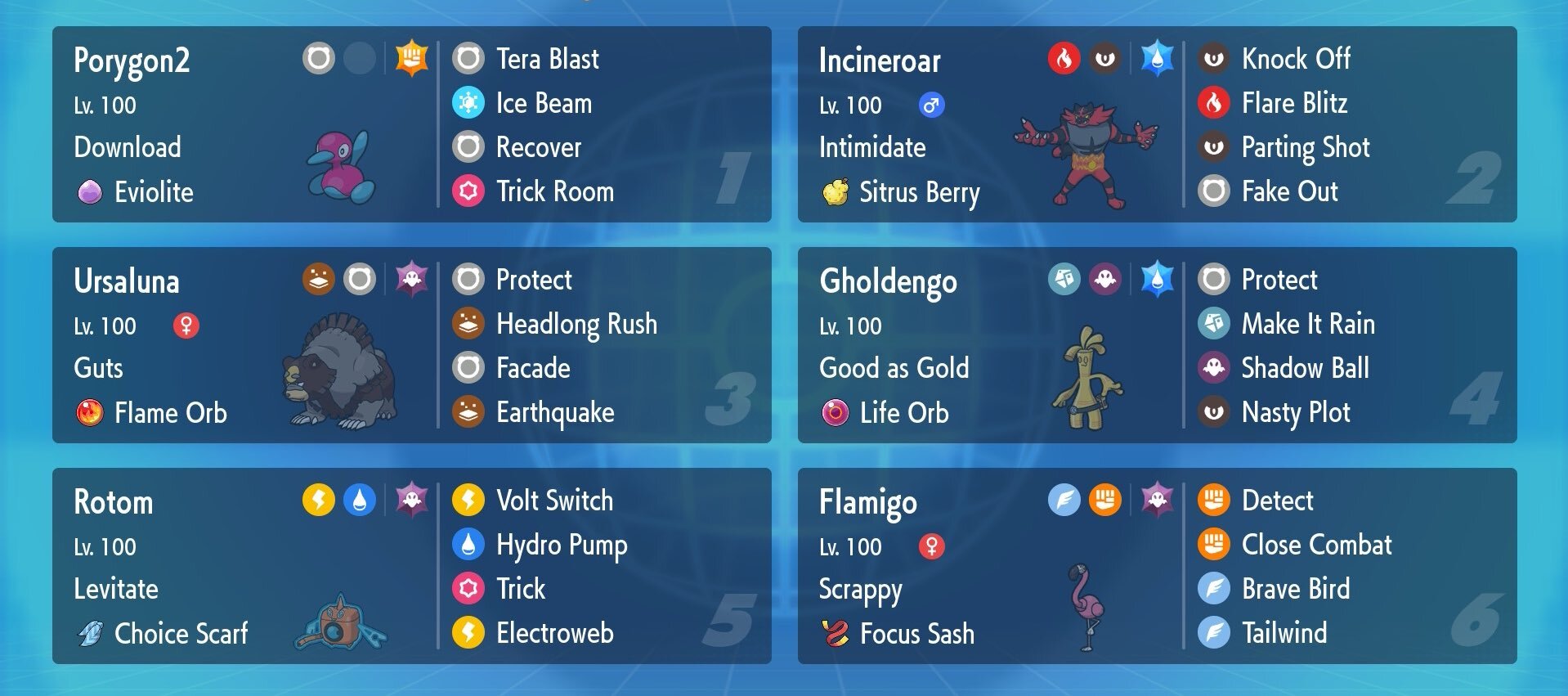The height and width of the screenshot is (696, 1568).
Task: Select the Flamigo sprite
Action: pos(1086,605)
